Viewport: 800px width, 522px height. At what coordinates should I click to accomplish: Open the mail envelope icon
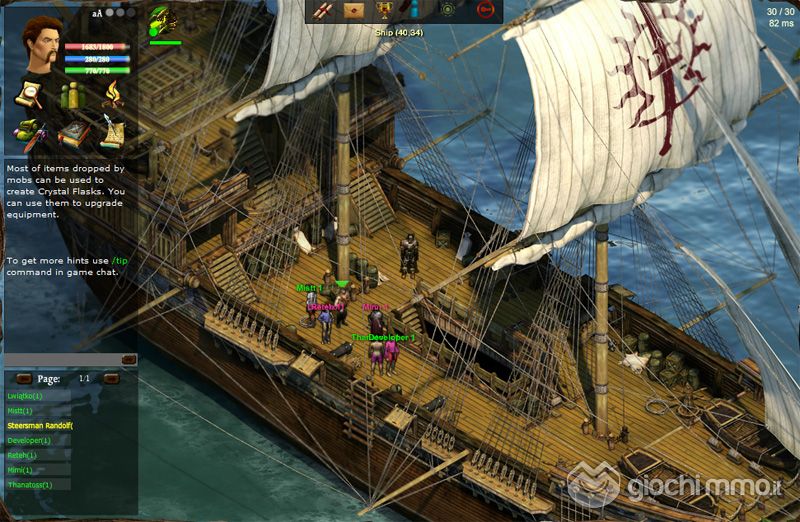[353, 10]
